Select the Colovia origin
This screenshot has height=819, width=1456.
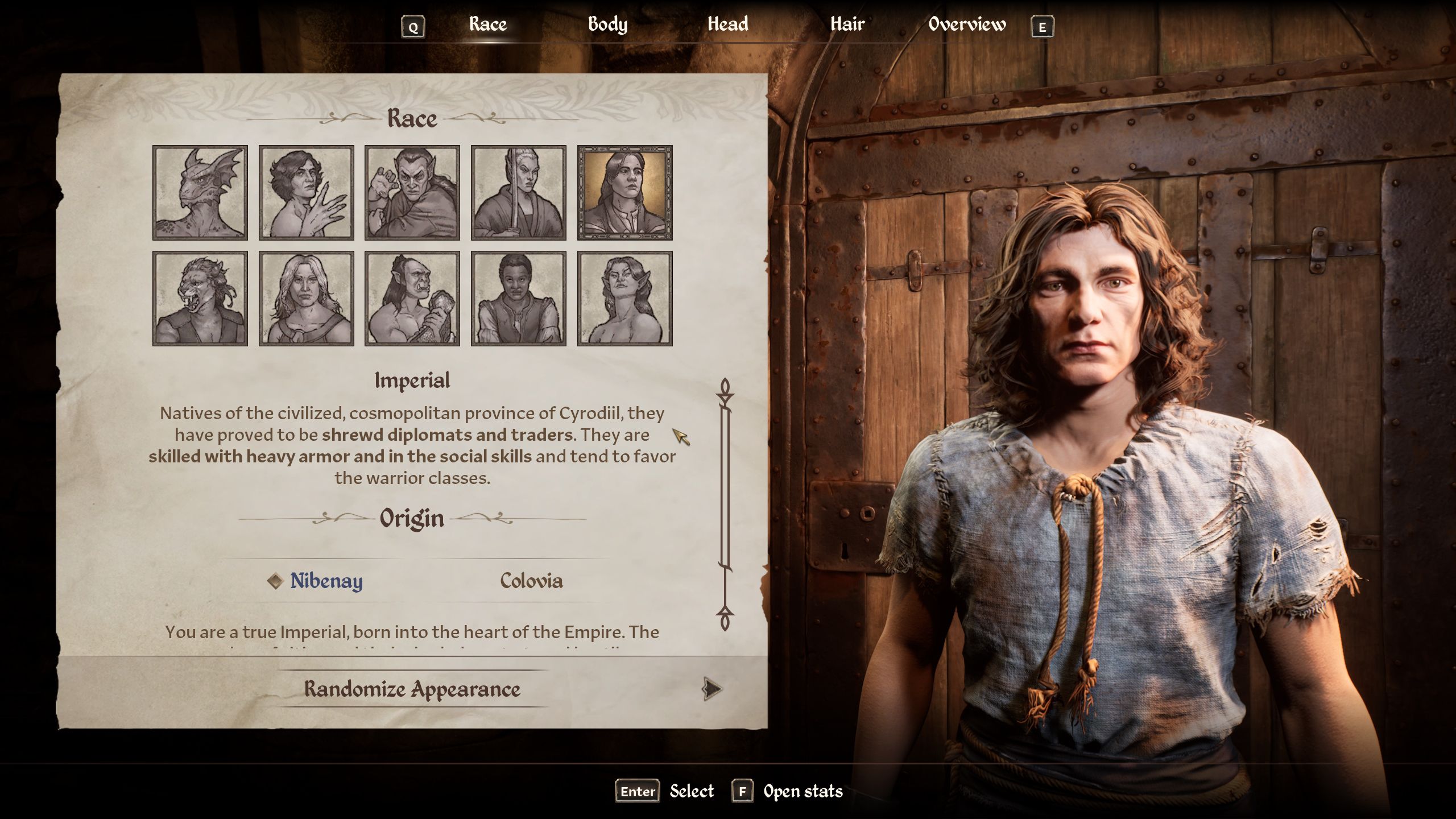(x=531, y=581)
